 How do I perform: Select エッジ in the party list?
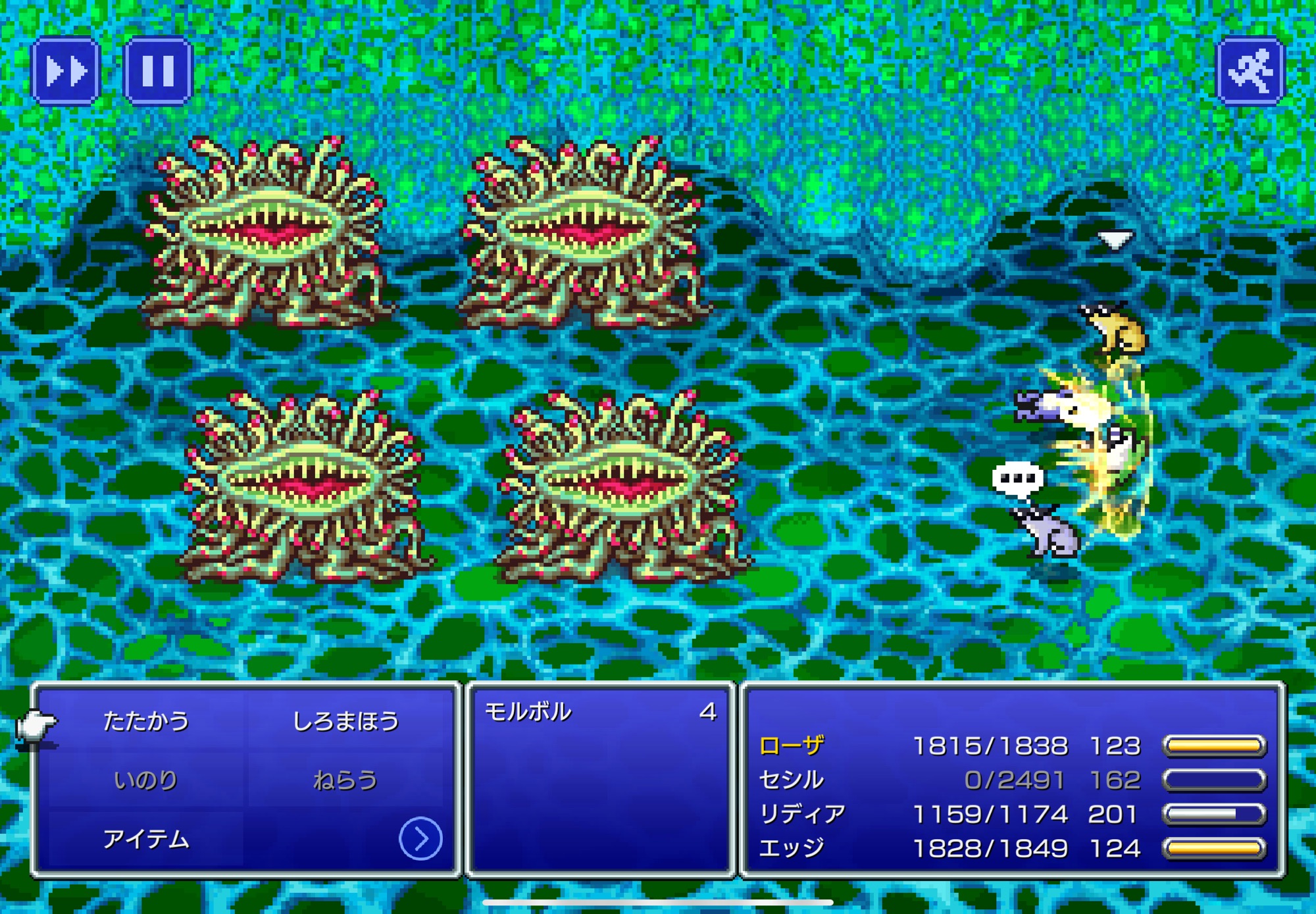[792, 848]
